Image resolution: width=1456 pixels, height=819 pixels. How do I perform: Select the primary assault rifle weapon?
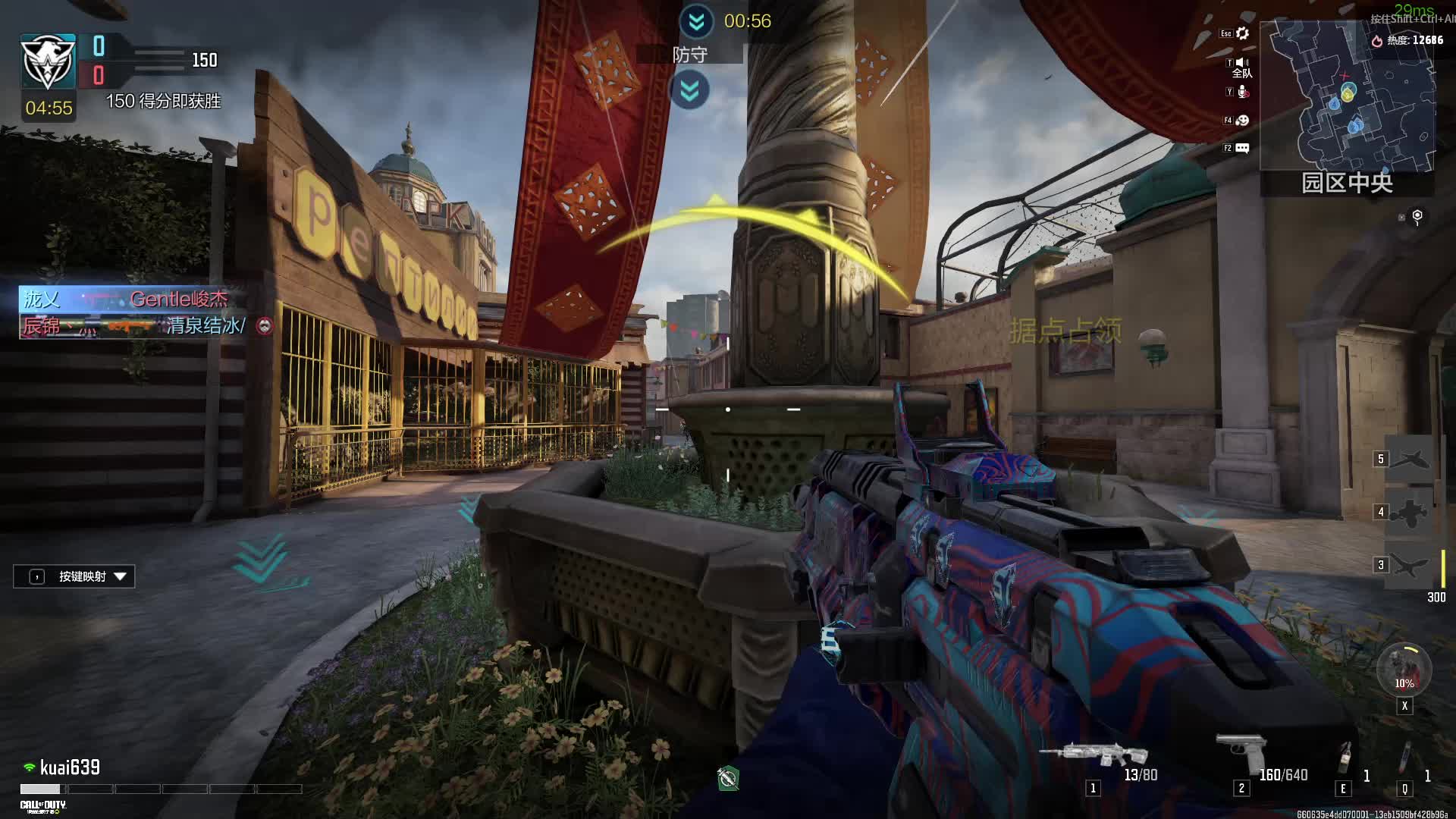pyautogui.click(x=1094, y=754)
